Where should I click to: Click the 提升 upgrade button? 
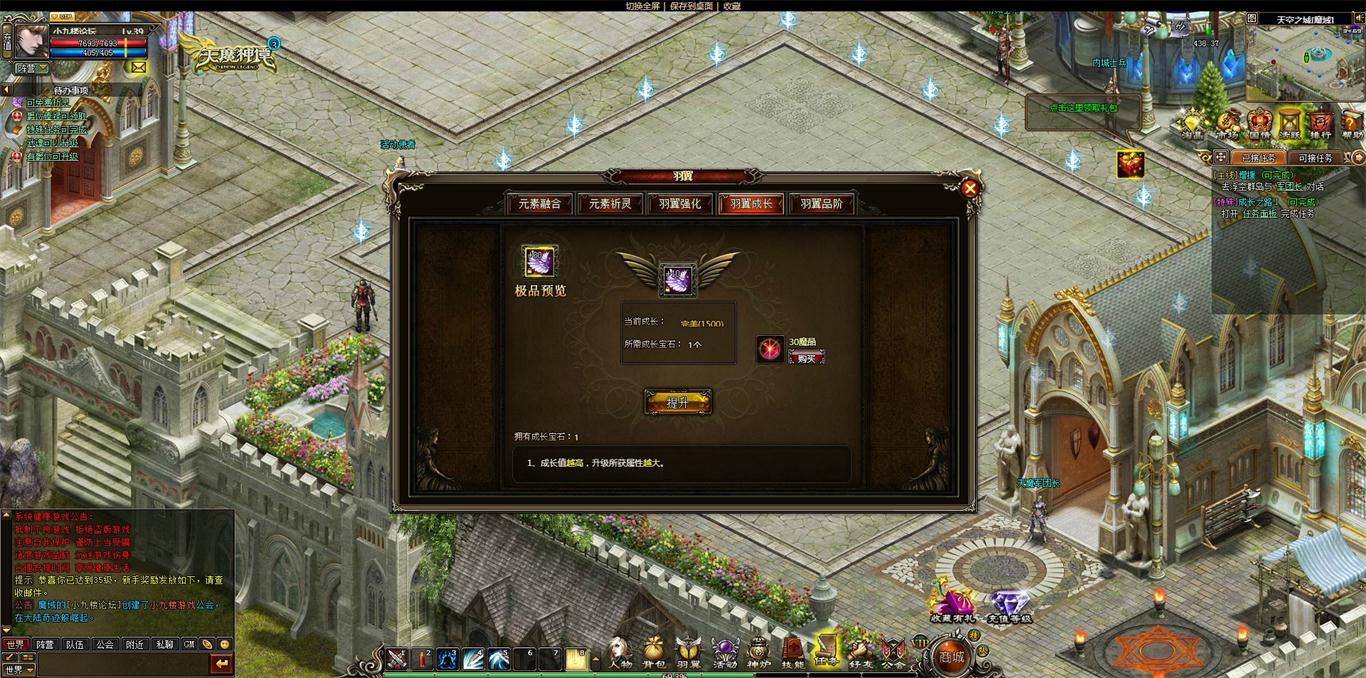[x=678, y=402]
